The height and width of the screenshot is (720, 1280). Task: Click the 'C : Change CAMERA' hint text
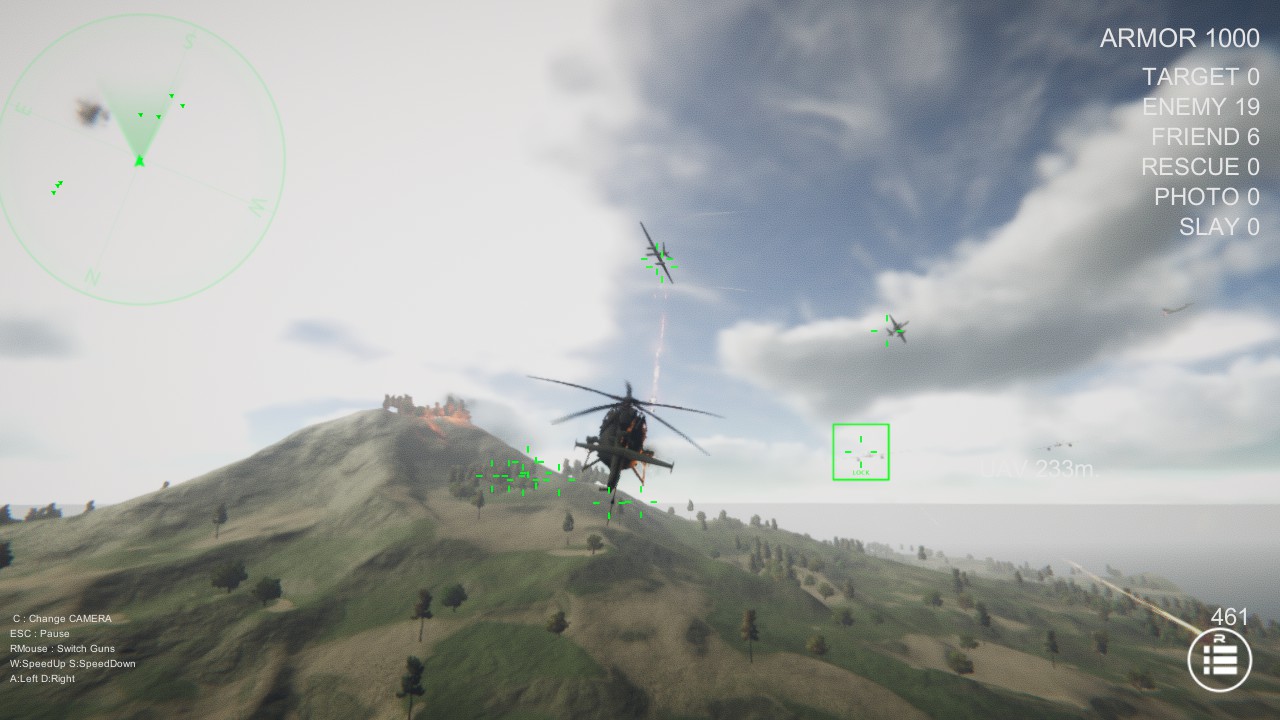tap(63, 618)
